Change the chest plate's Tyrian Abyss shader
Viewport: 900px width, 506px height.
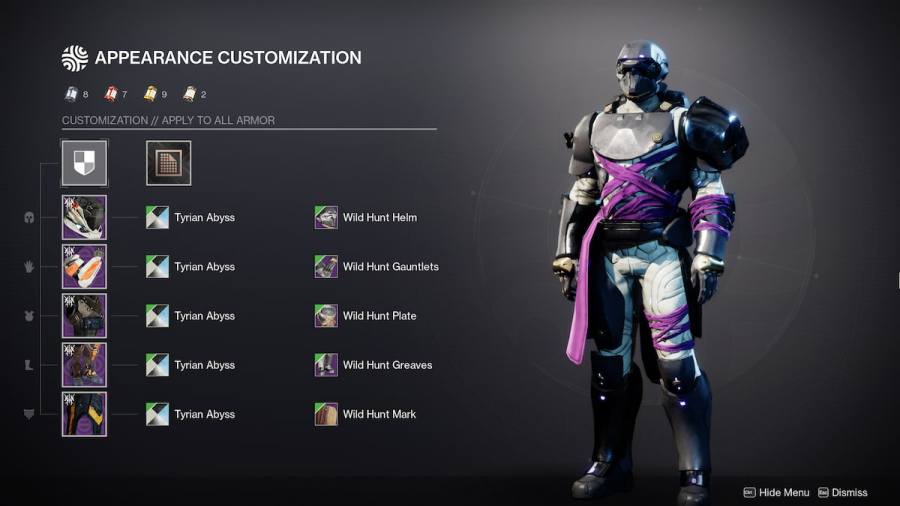157,316
